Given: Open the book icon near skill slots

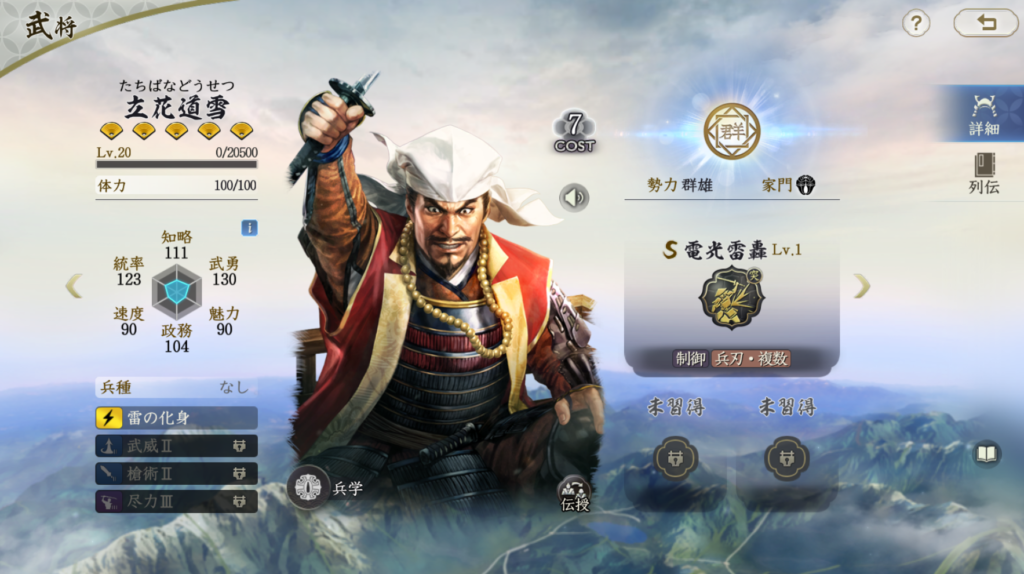Looking at the screenshot, I should [987, 454].
